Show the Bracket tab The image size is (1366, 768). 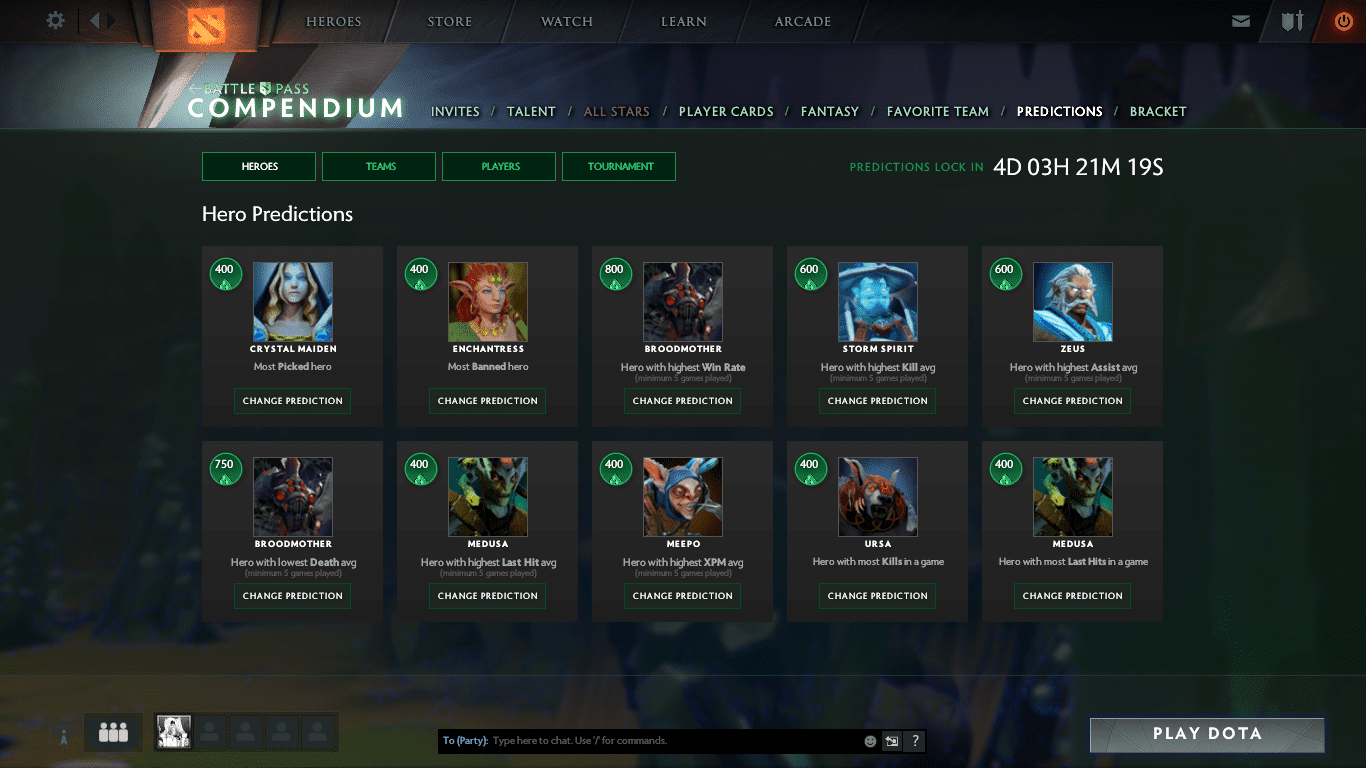click(x=1158, y=112)
